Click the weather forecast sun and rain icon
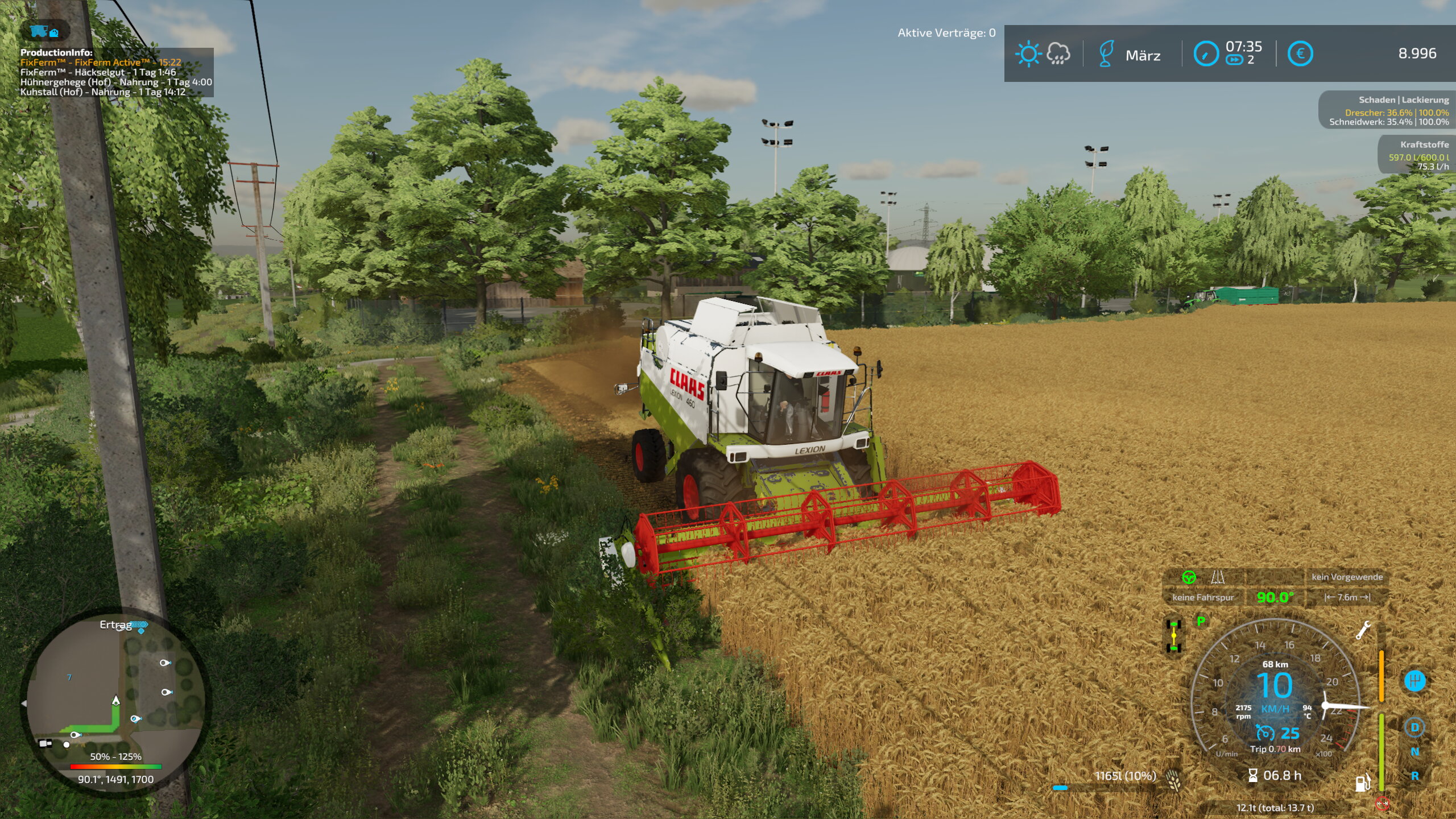The image size is (1456, 819). (1043, 54)
